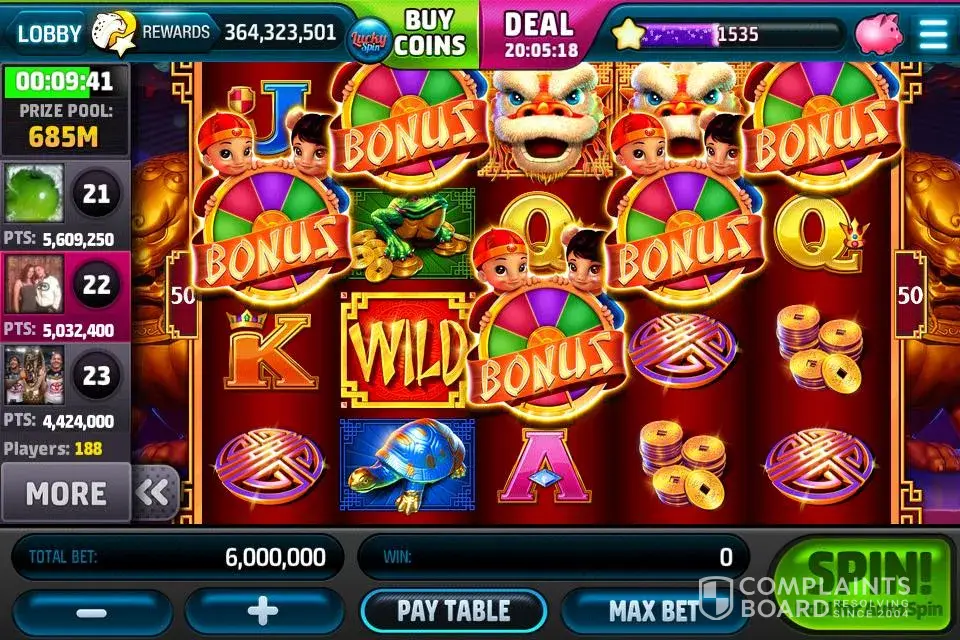
Task: Open the Deal offer
Action: [541, 31]
